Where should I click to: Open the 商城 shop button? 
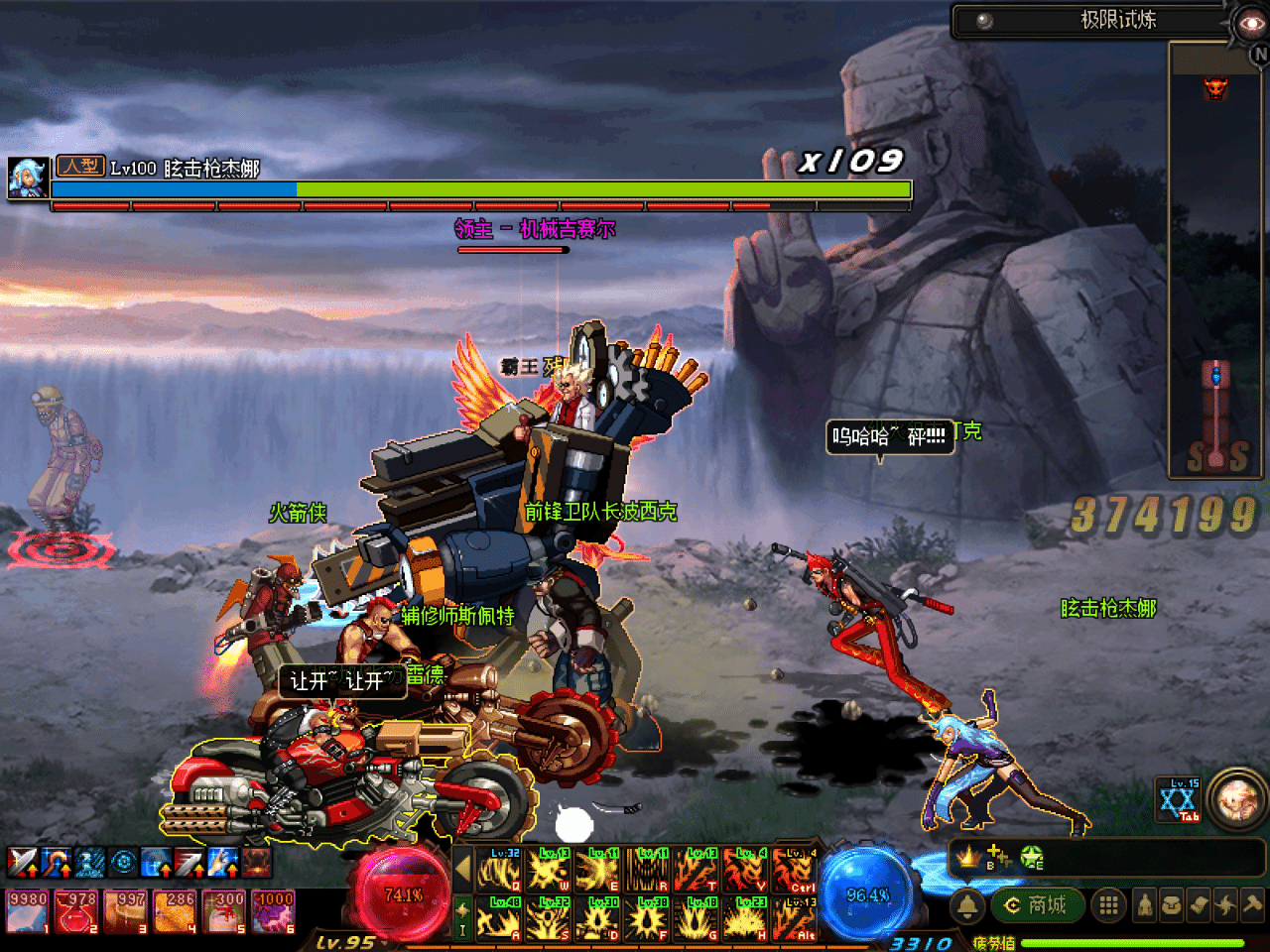pos(1037,905)
